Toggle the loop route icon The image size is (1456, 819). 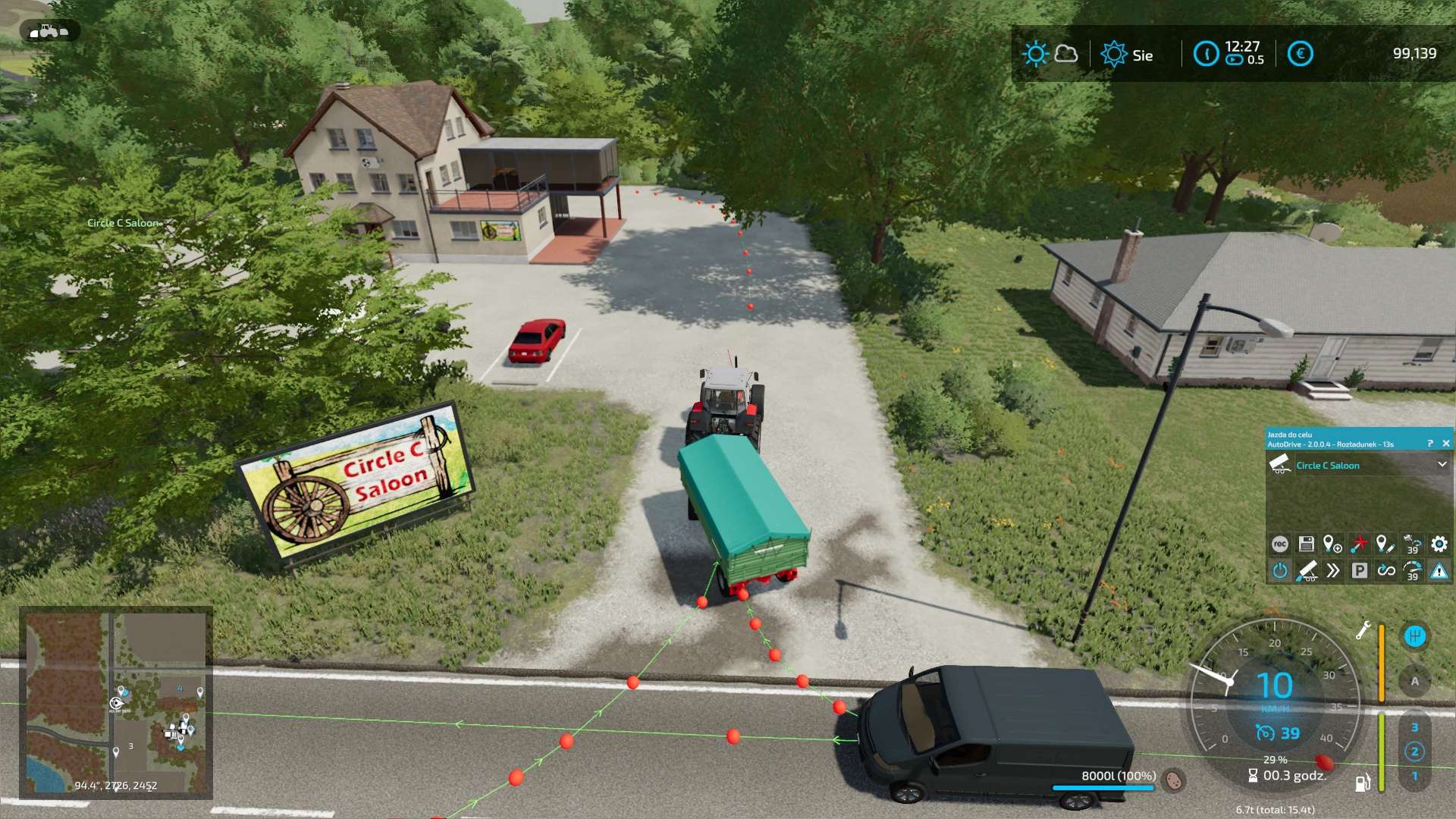[x=1386, y=570]
